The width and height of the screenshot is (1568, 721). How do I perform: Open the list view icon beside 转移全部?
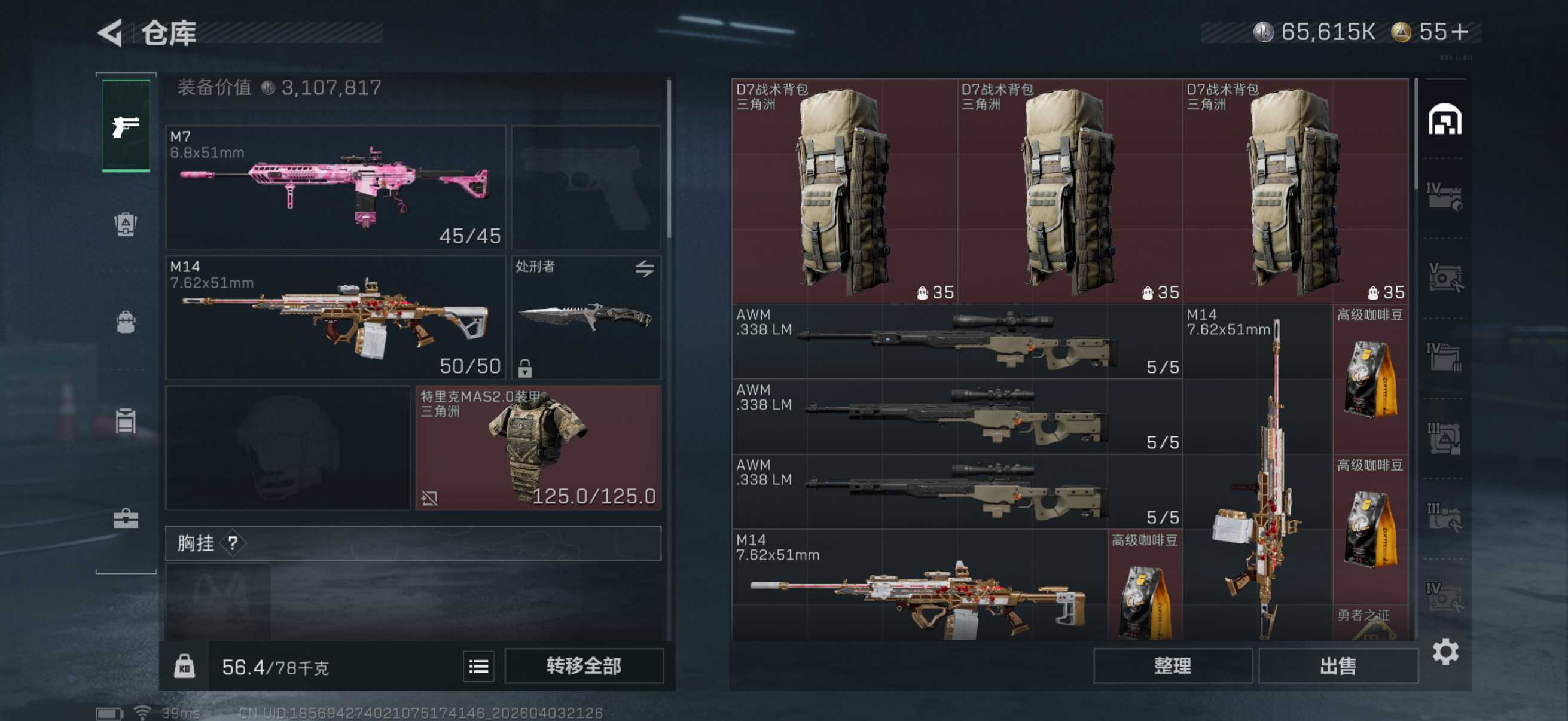[x=478, y=667]
